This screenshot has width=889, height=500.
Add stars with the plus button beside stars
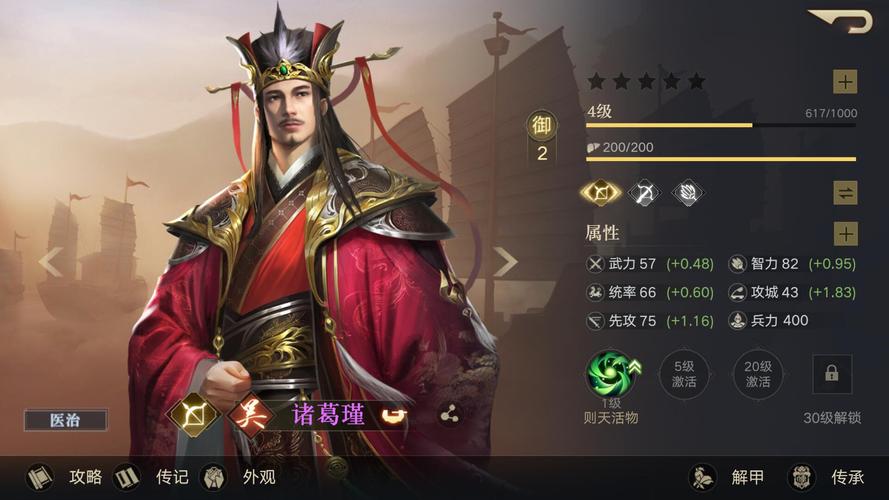[845, 82]
